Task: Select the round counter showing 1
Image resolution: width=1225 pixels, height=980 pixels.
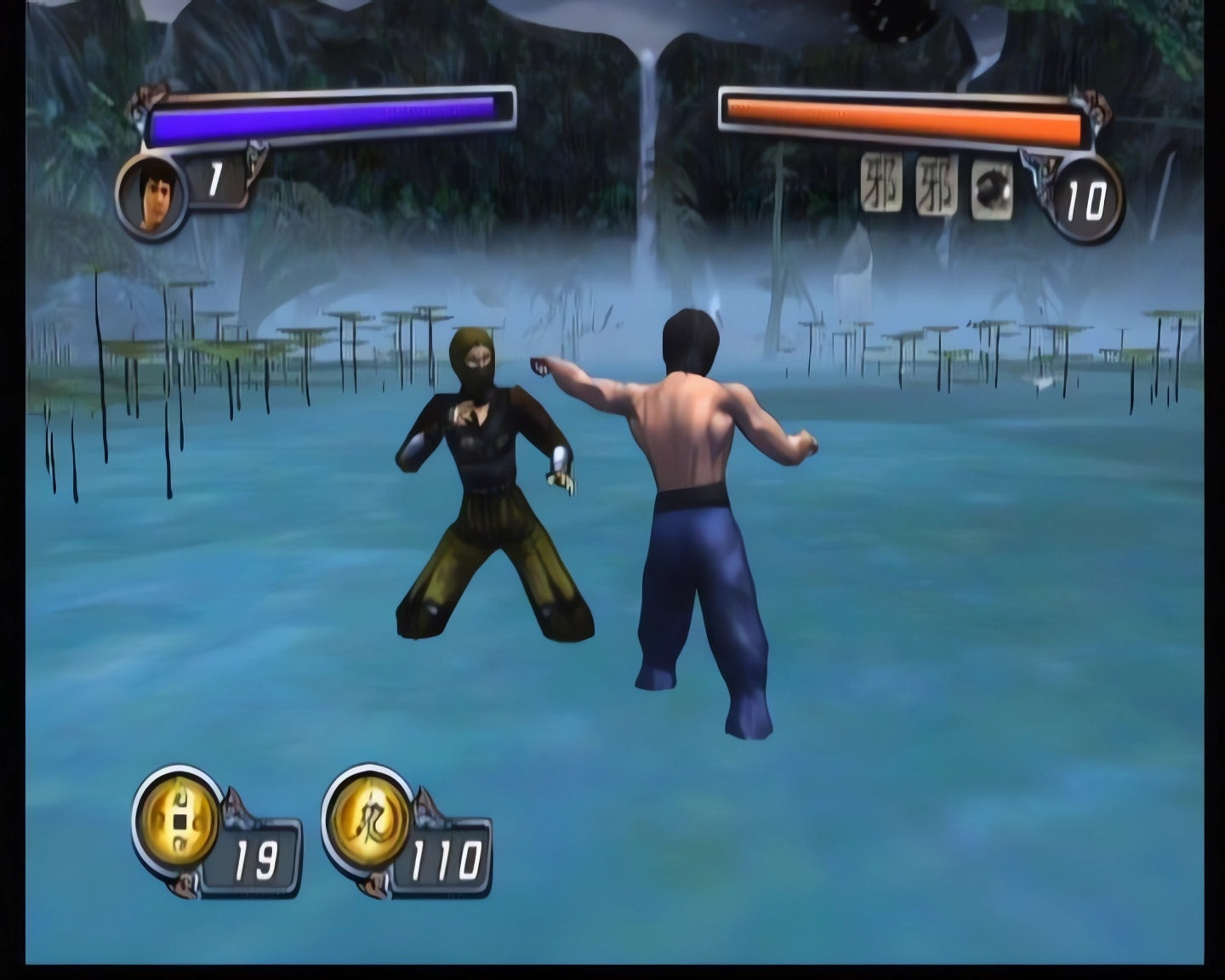Action: (x=214, y=180)
